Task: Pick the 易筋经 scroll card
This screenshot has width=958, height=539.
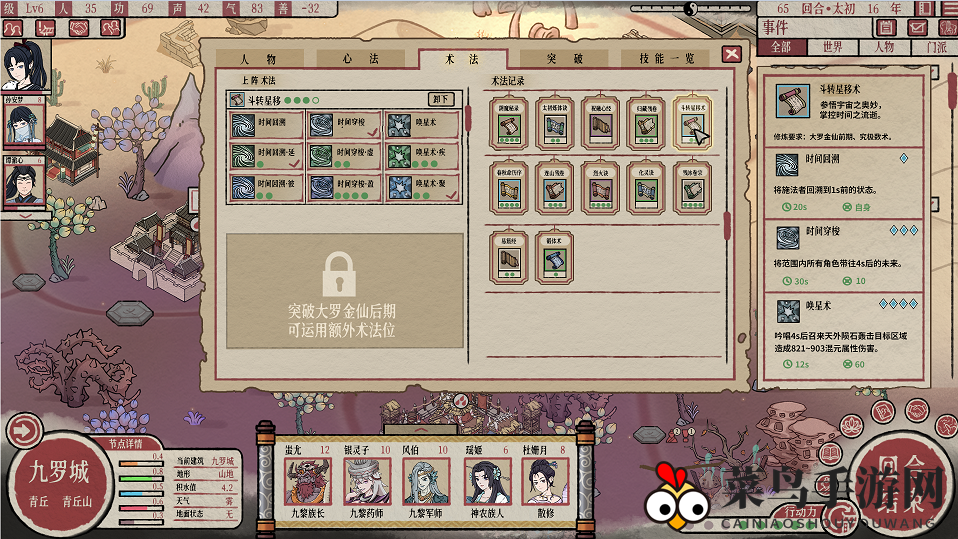Action: tap(509, 258)
